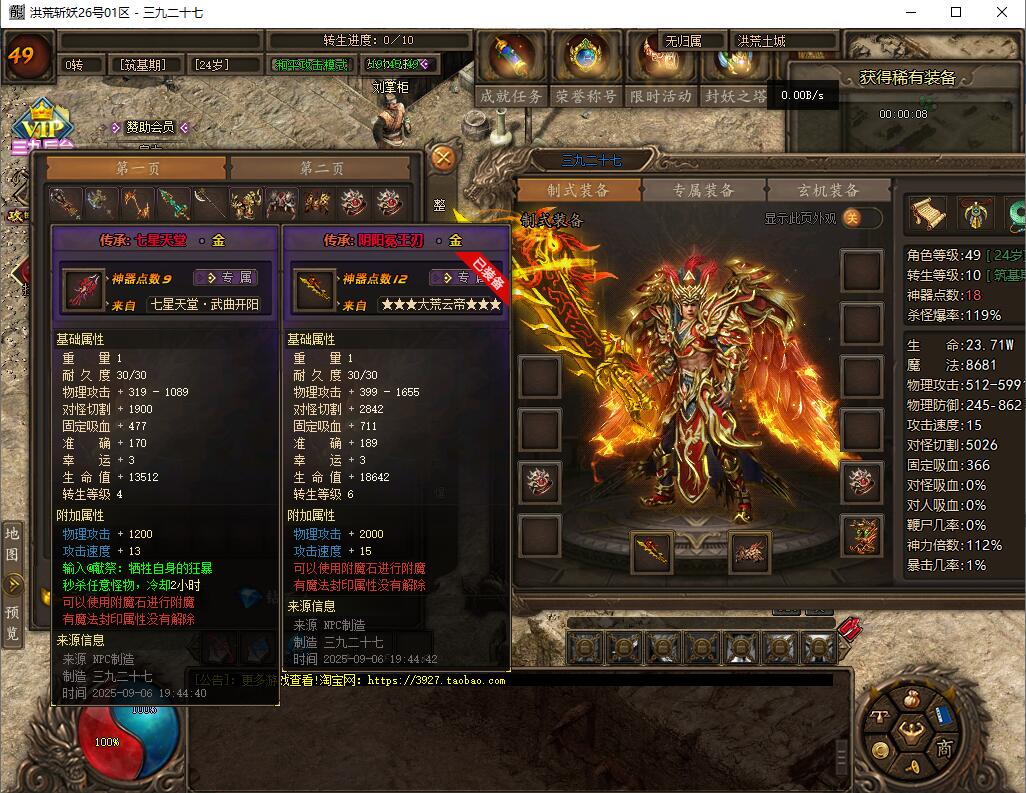The image size is (1026, 793).
Task: Switch to the 第二页 bag tab
Action: tap(321, 169)
